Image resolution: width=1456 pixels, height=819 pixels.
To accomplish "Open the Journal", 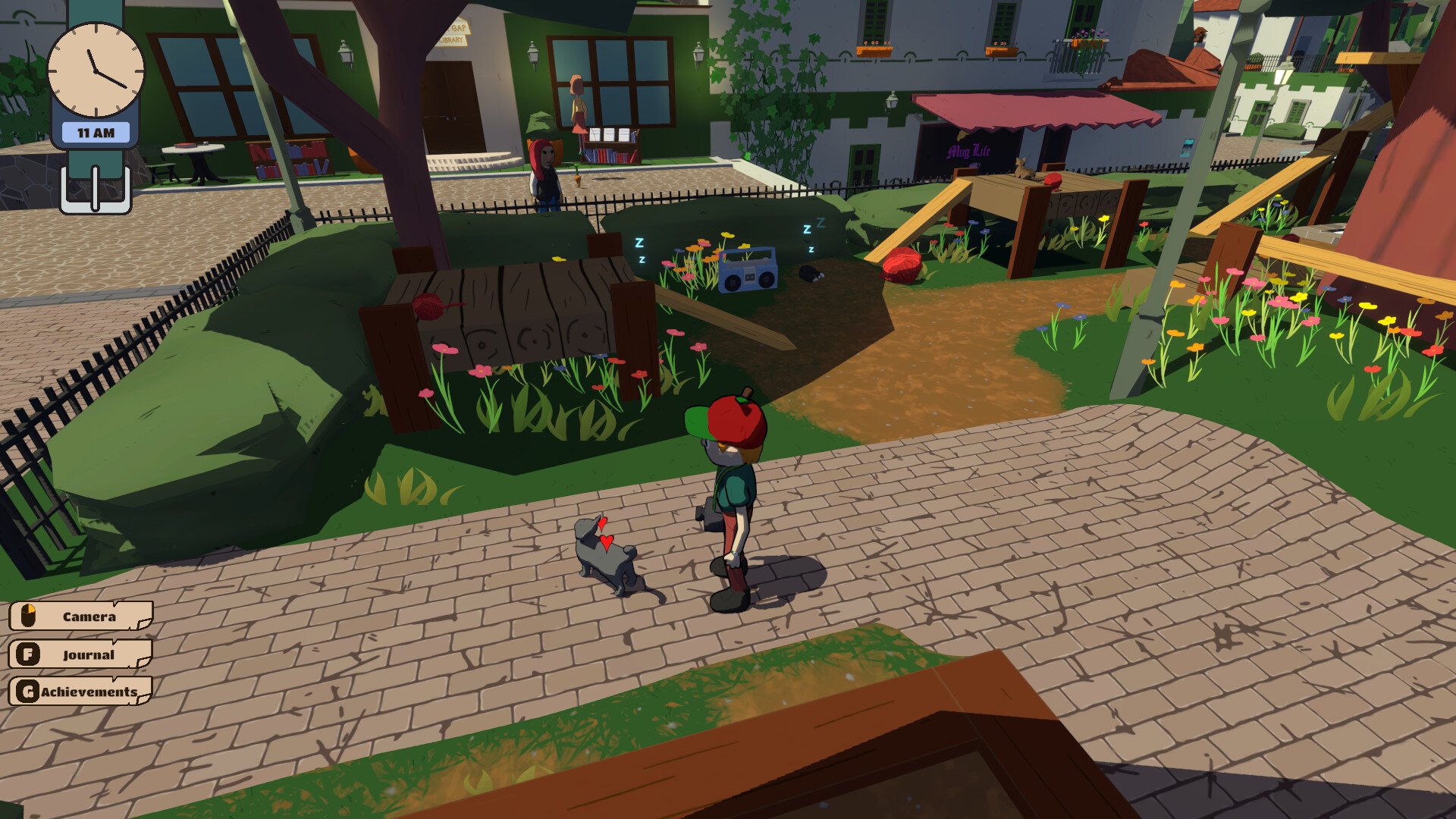I will point(81,654).
